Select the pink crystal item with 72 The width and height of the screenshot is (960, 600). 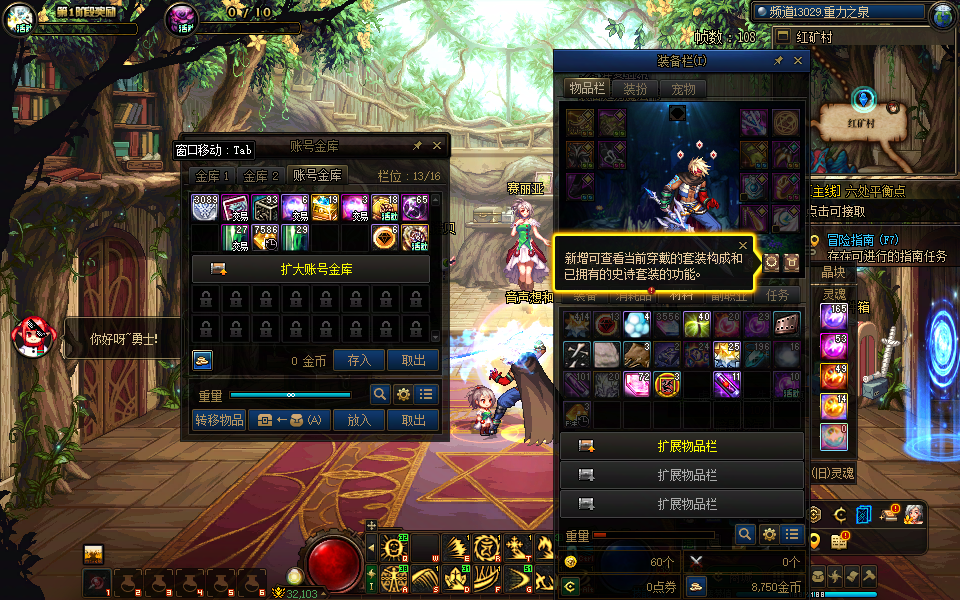click(x=636, y=383)
